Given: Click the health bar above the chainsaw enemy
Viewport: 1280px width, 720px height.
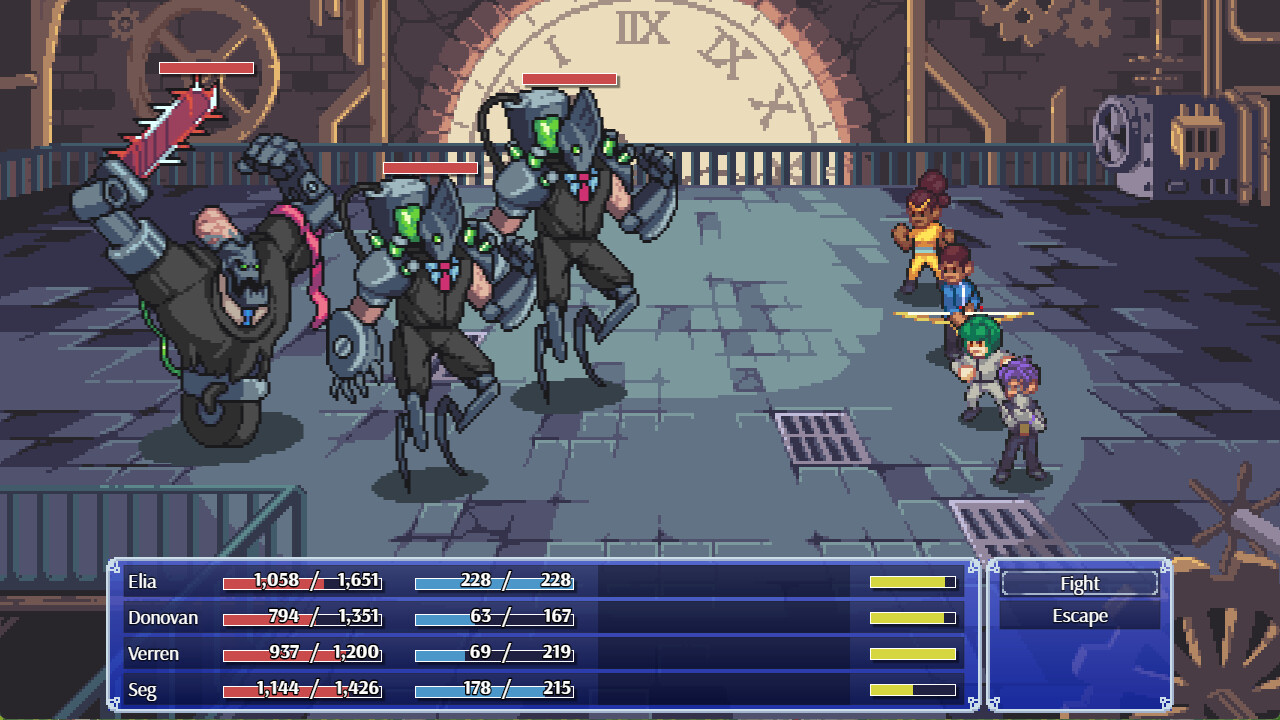Looking at the screenshot, I should click(207, 70).
